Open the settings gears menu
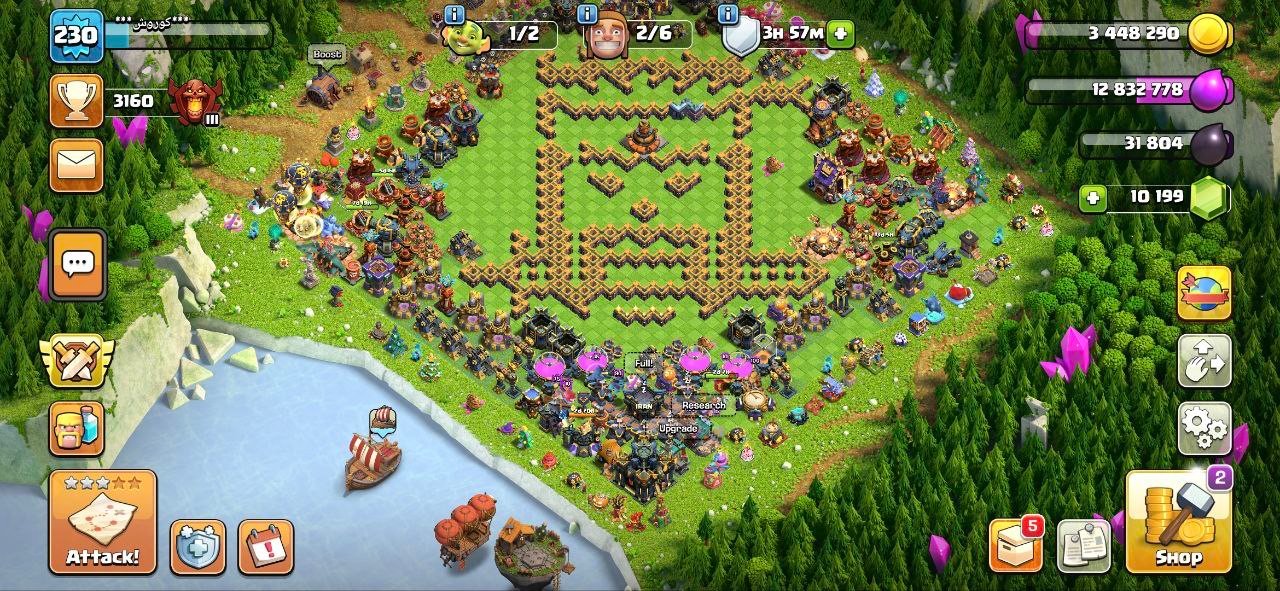Viewport: 1280px width, 591px height. click(x=1204, y=429)
